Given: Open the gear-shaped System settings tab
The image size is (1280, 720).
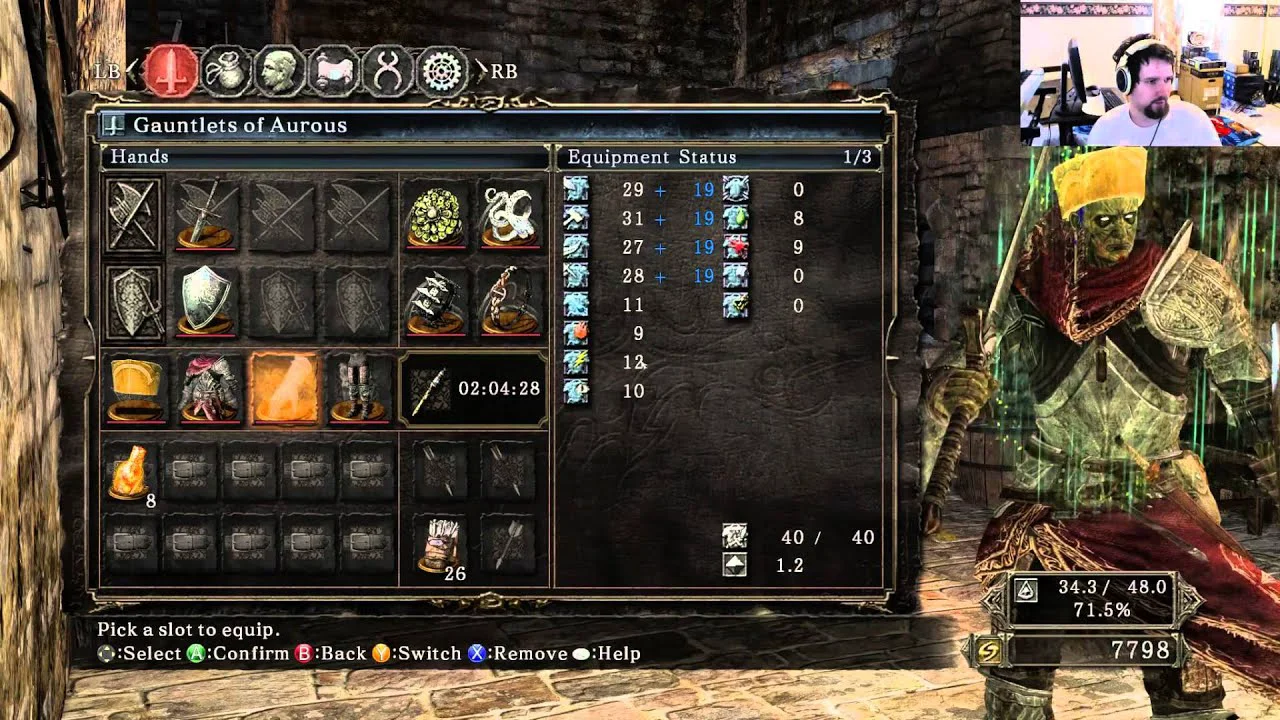Looking at the screenshot, I should [441, 71].
